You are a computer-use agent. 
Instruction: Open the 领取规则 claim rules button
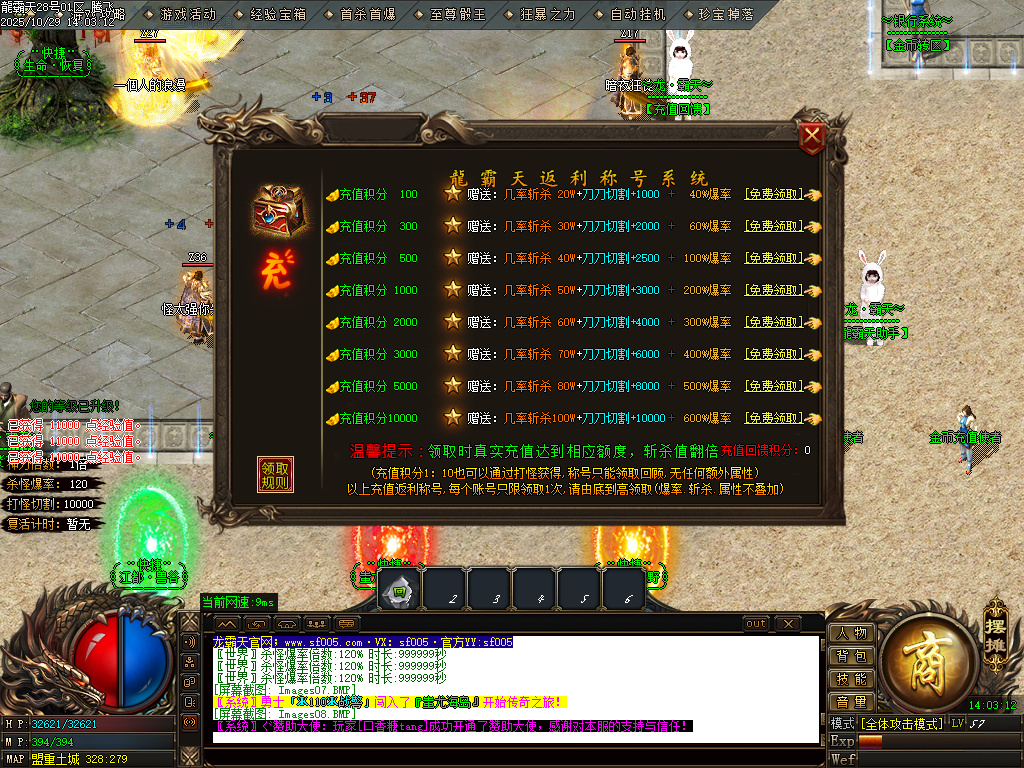coord(275,475)
